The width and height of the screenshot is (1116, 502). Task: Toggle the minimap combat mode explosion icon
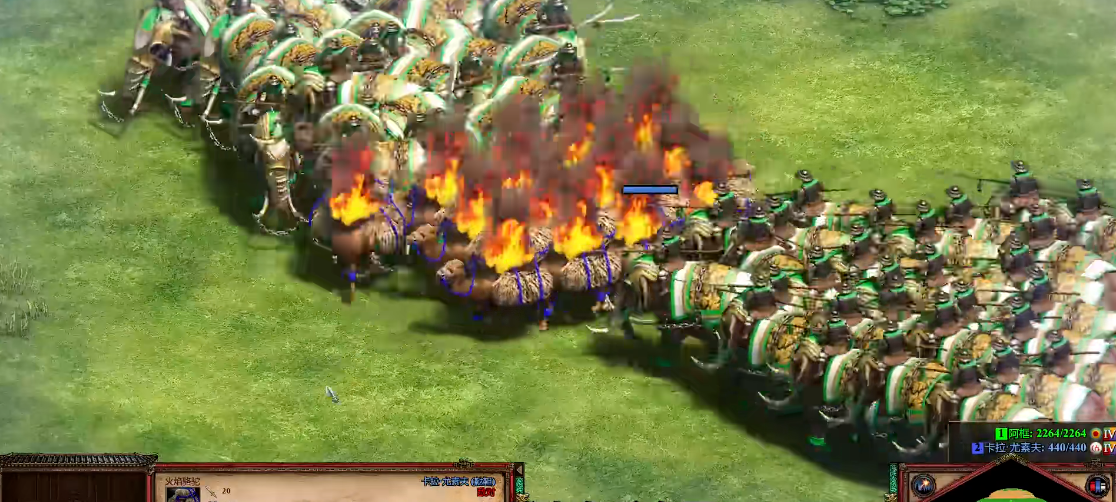(925, 483)
